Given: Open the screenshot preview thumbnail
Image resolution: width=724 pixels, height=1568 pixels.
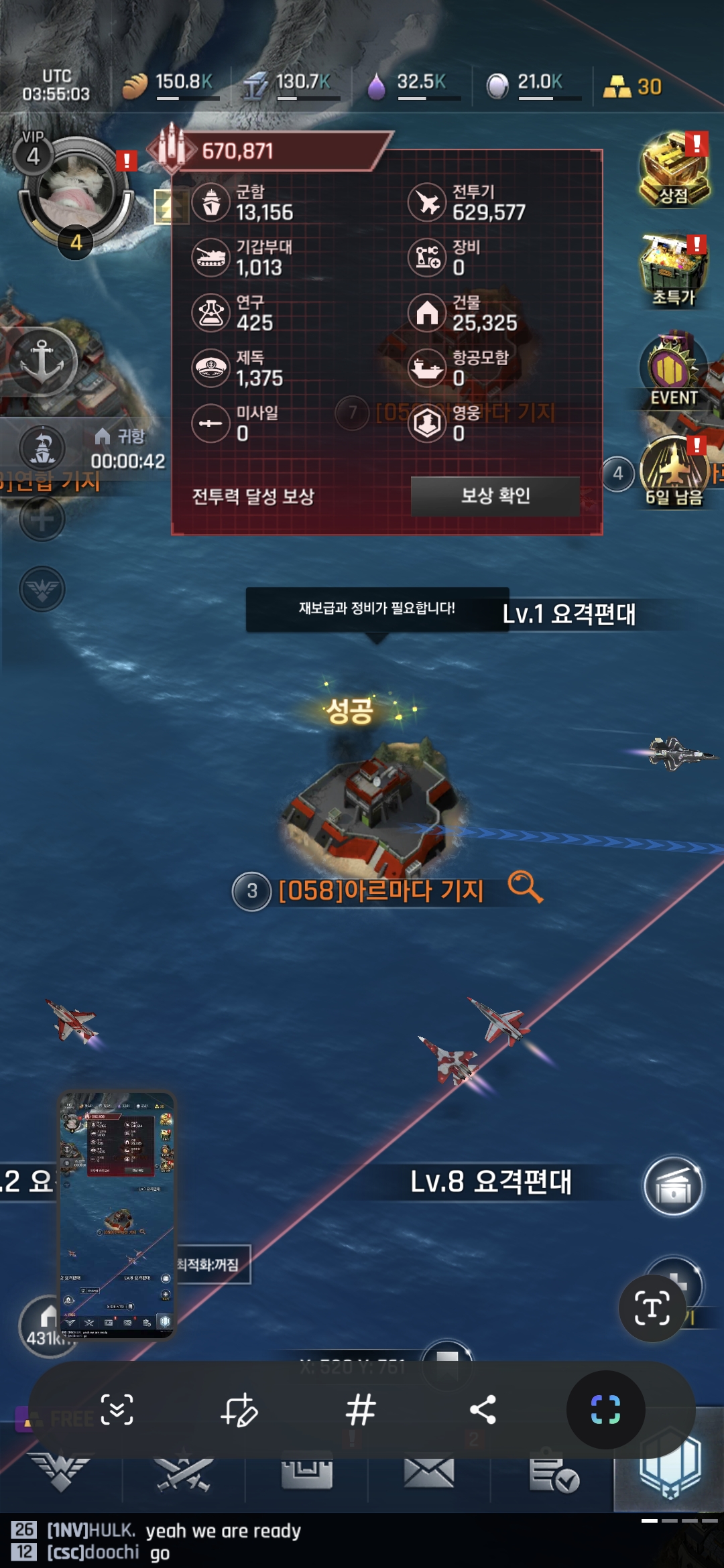Looking at the screenshot, I should click(117, 1214).
